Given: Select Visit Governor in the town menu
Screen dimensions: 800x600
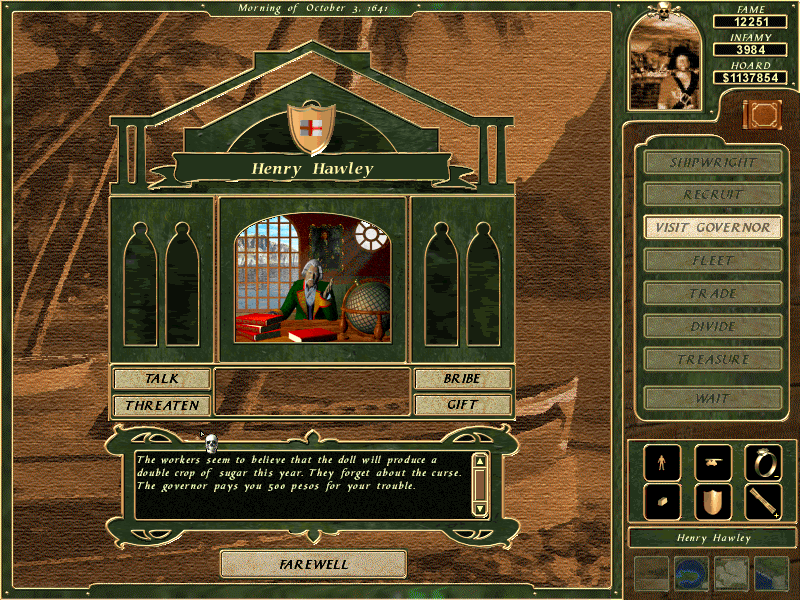Looking at the screenshot, I should (713, 227).
